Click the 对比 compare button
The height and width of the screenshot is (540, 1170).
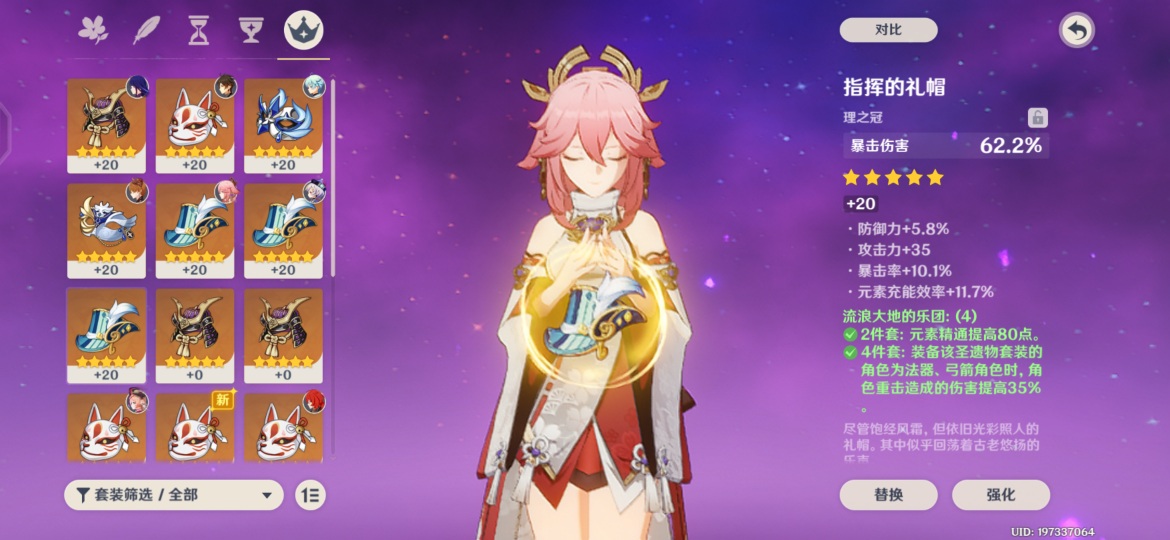(x=888, y=30)
